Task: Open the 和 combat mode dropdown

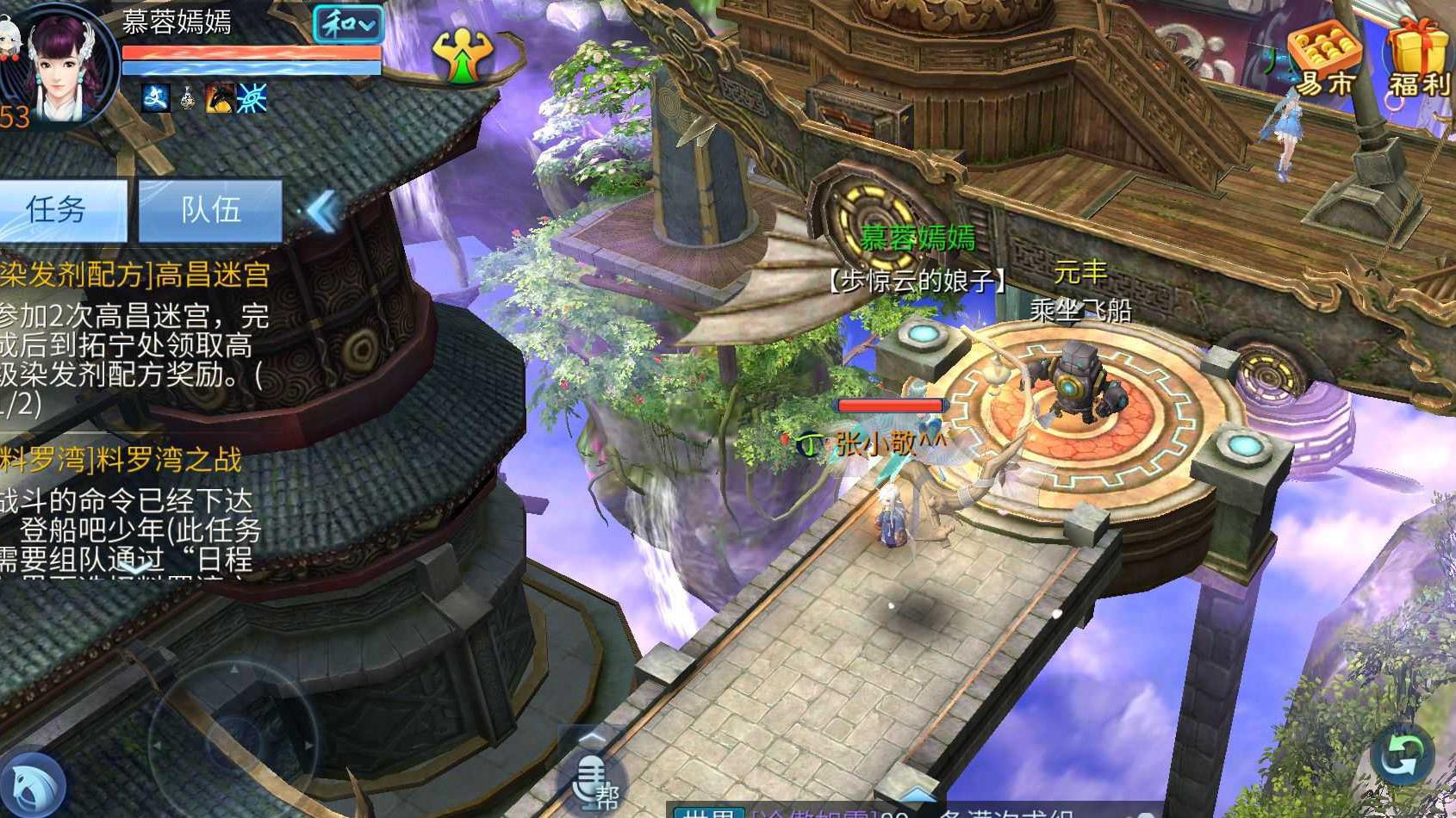Action: pyautogui.click(x=347, y=25)
